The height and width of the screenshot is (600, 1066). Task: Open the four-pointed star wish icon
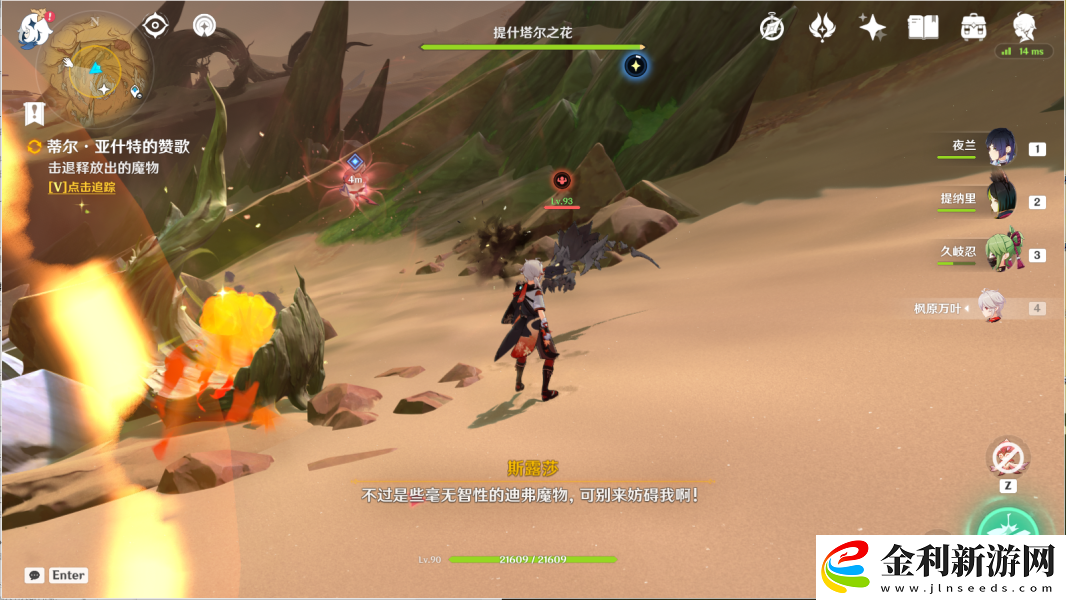(872, 27)
